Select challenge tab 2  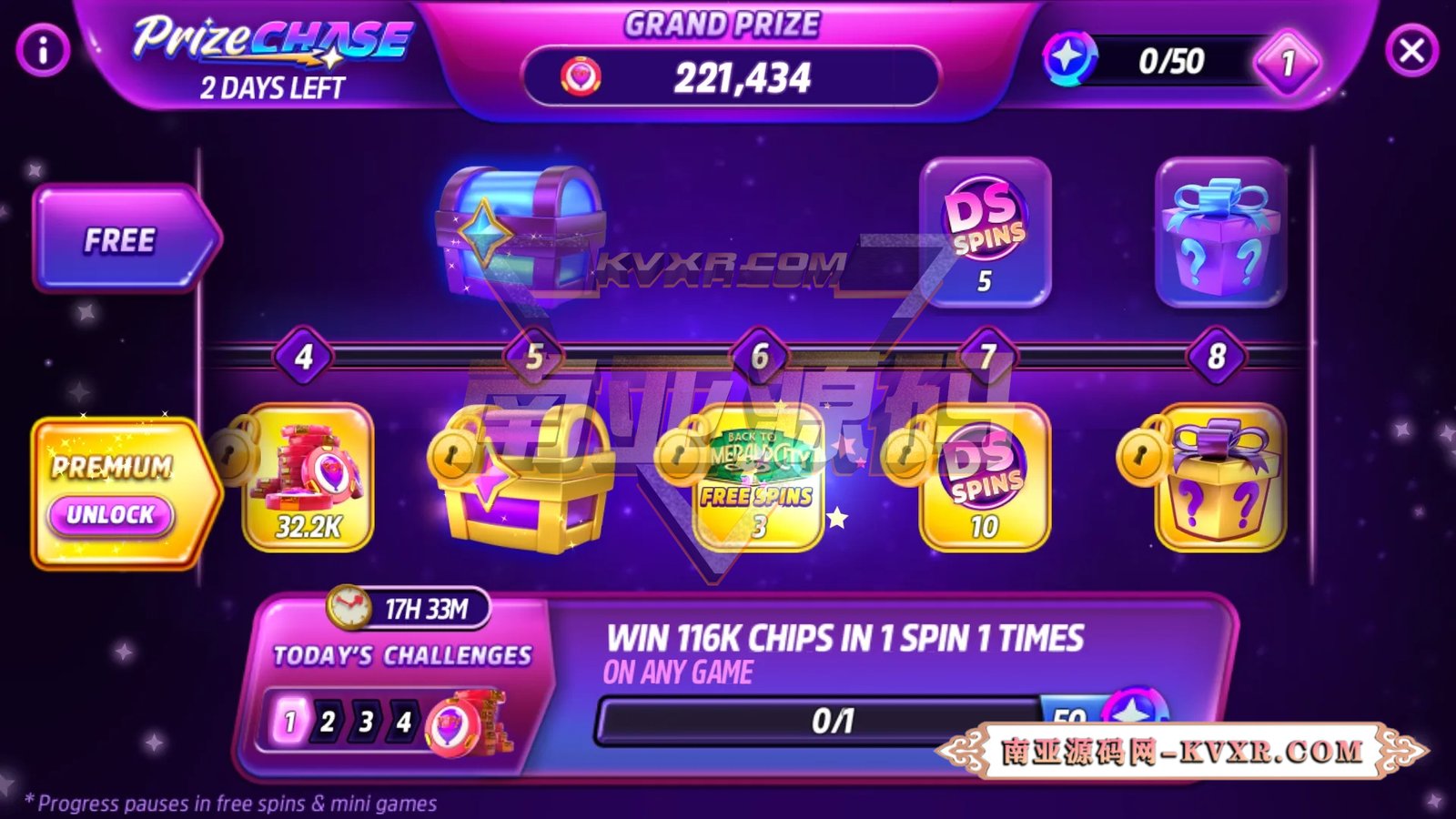point(325,723)
